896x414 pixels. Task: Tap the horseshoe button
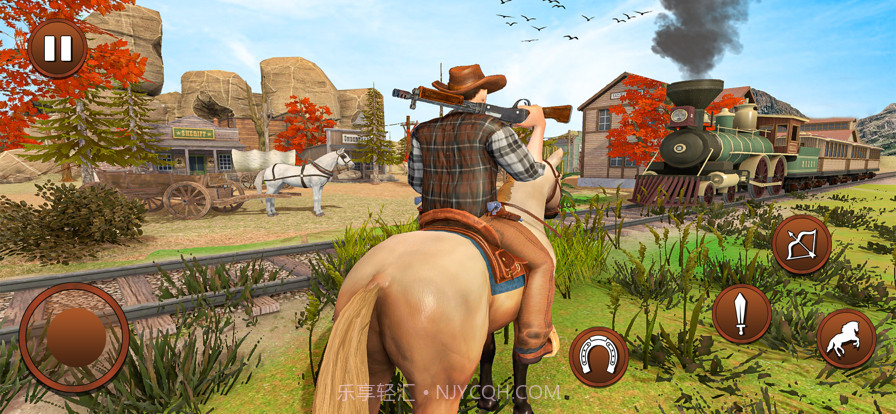[599, 356]
